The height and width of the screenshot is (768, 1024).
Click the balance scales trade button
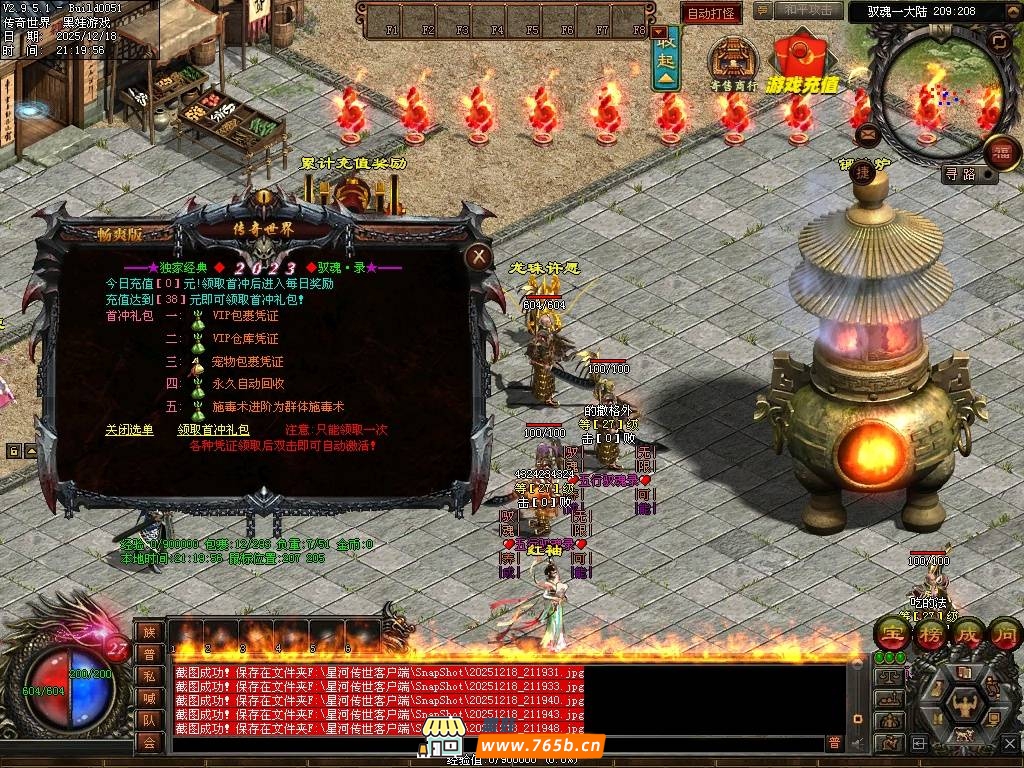click(889, 677)
